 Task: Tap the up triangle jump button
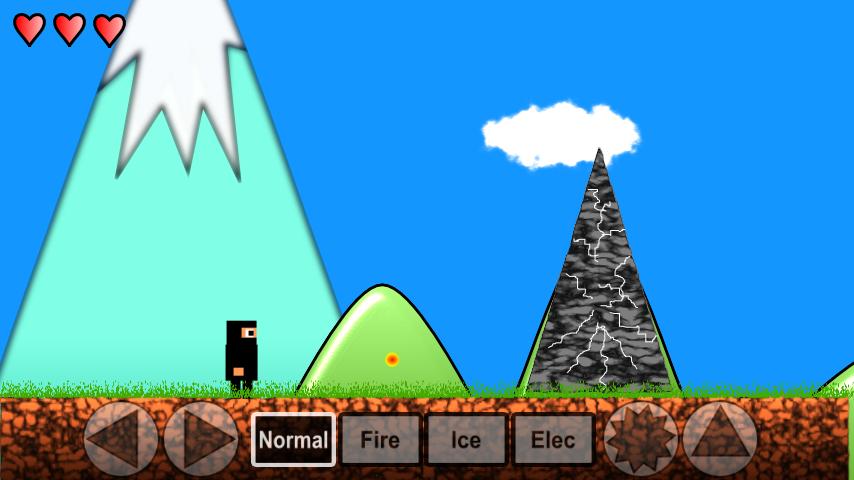point(720,438)
